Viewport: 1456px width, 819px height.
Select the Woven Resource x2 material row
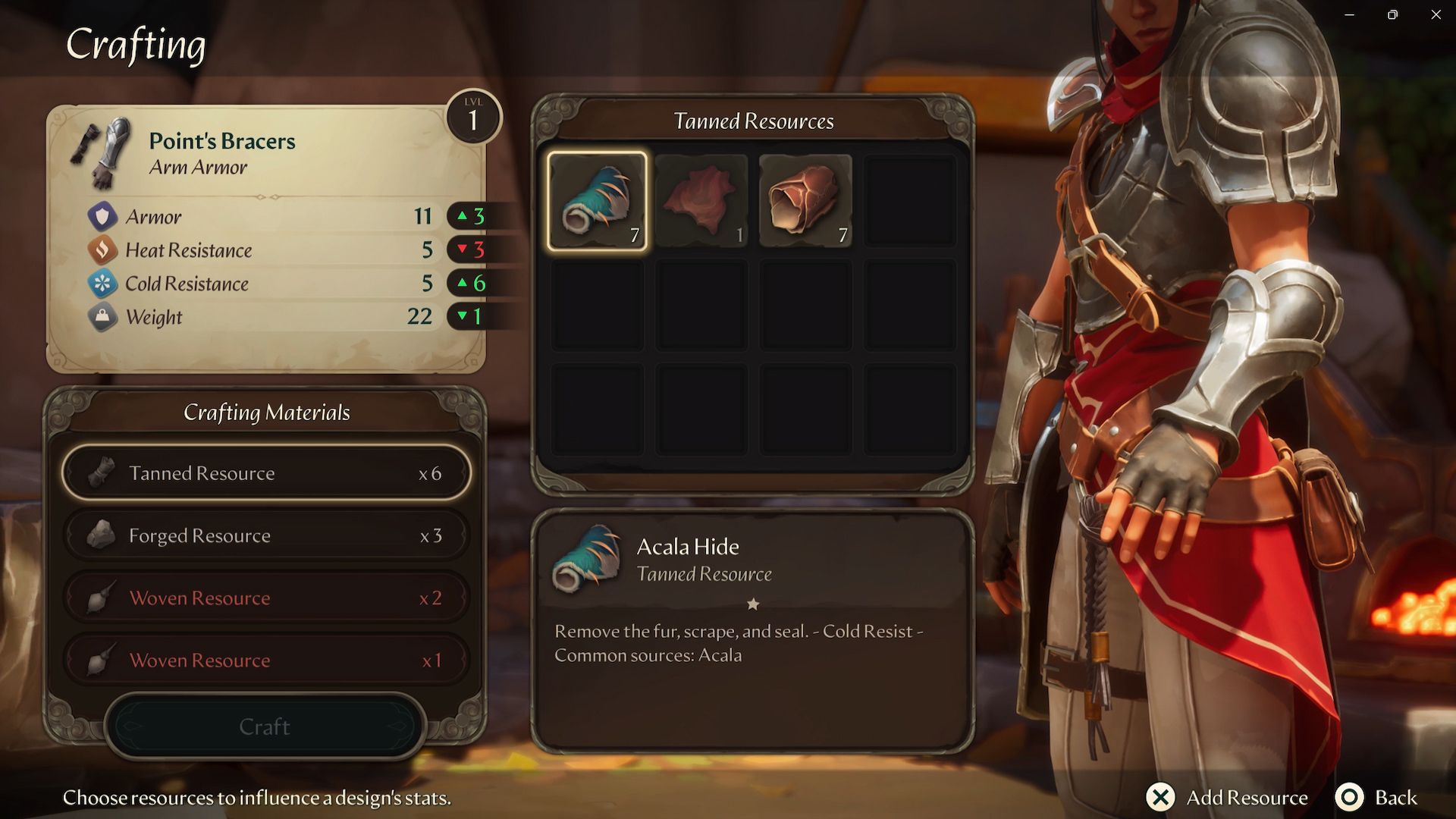click(x=265, y=598)
